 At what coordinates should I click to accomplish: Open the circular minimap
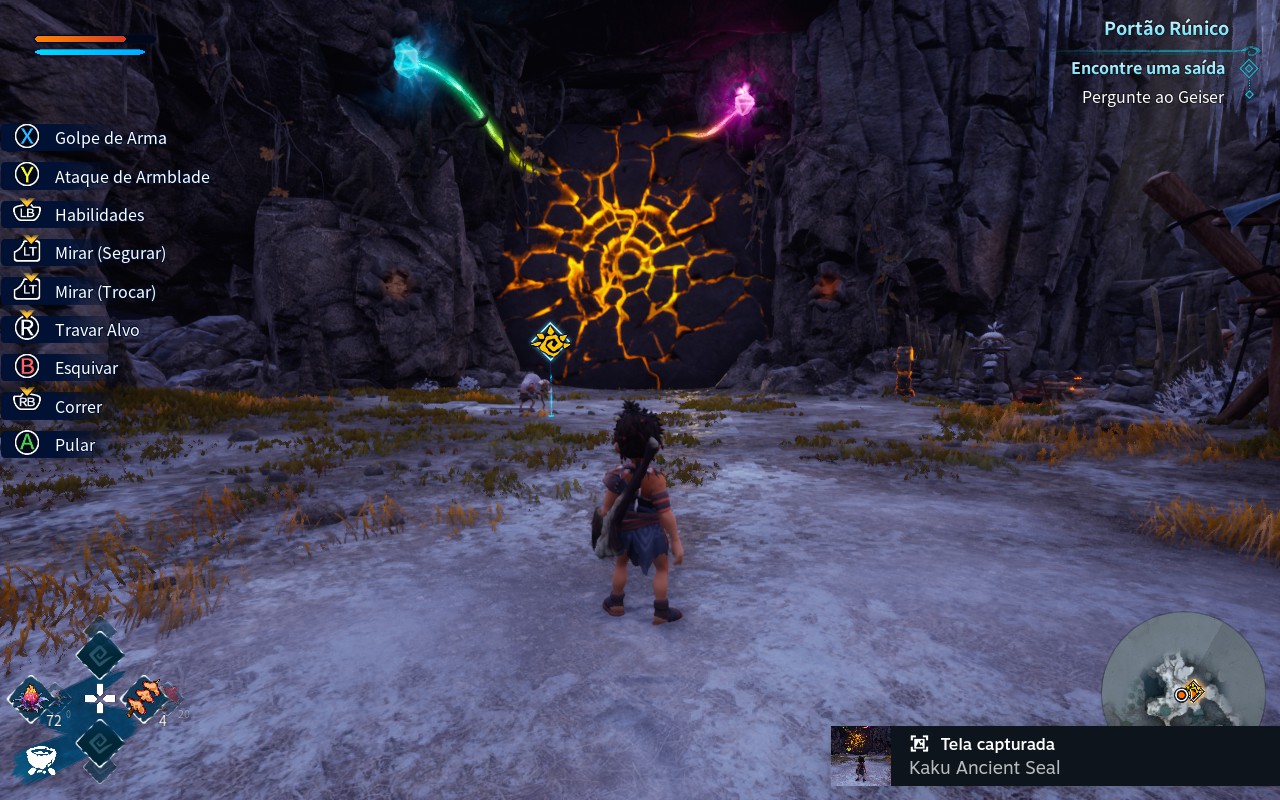pos(1183,688)
